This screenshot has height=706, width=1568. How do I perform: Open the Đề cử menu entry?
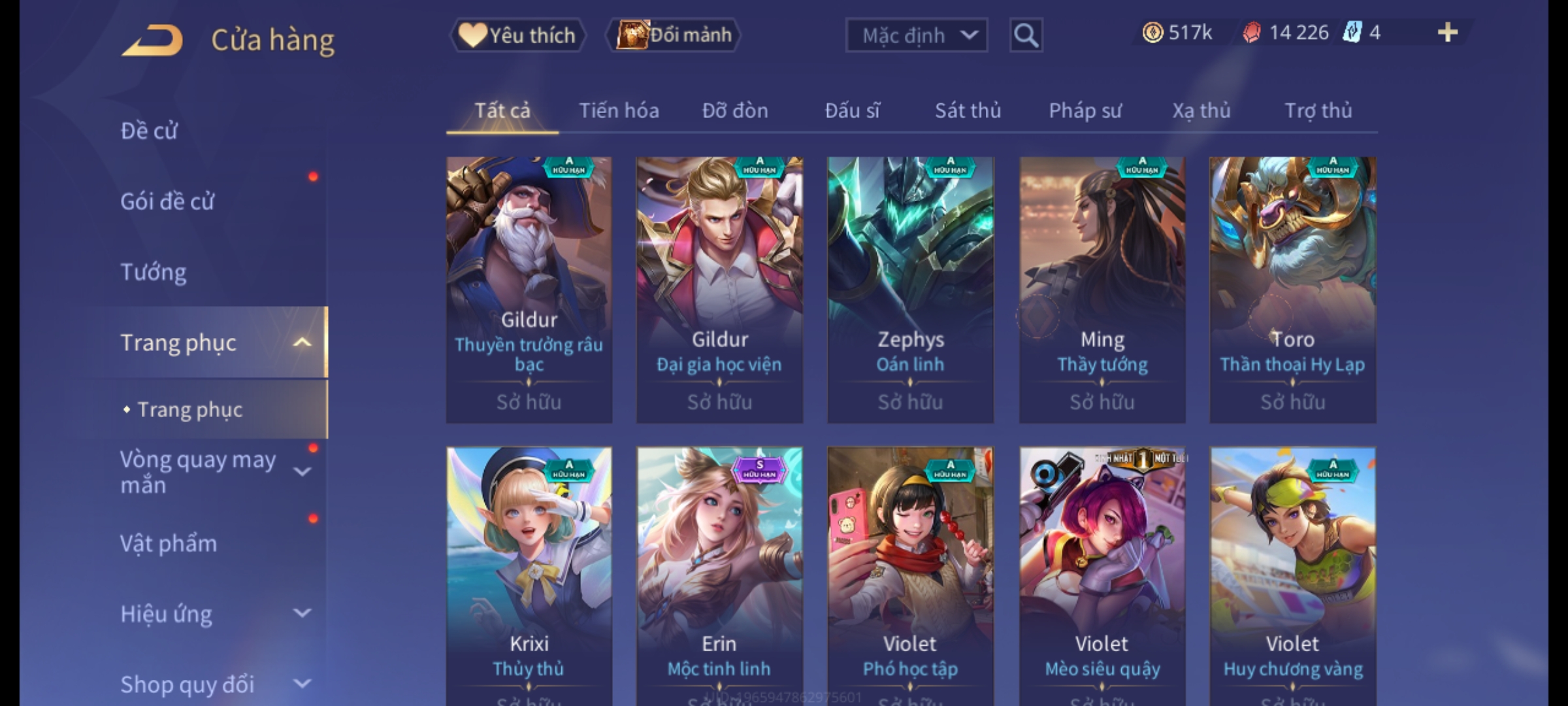tap(149, 131)
